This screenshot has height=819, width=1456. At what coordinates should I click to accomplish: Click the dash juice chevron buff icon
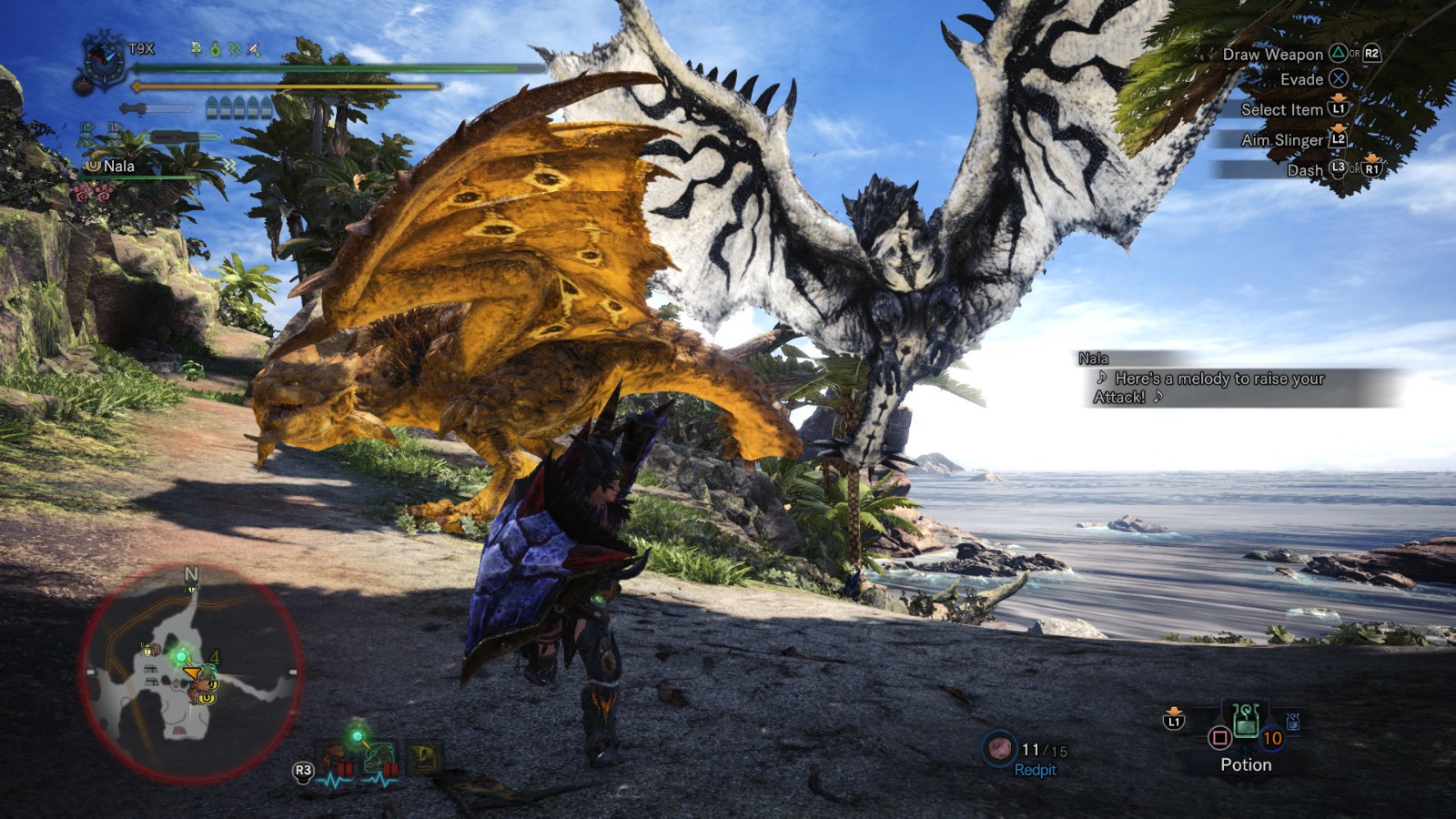click(233, 50)
